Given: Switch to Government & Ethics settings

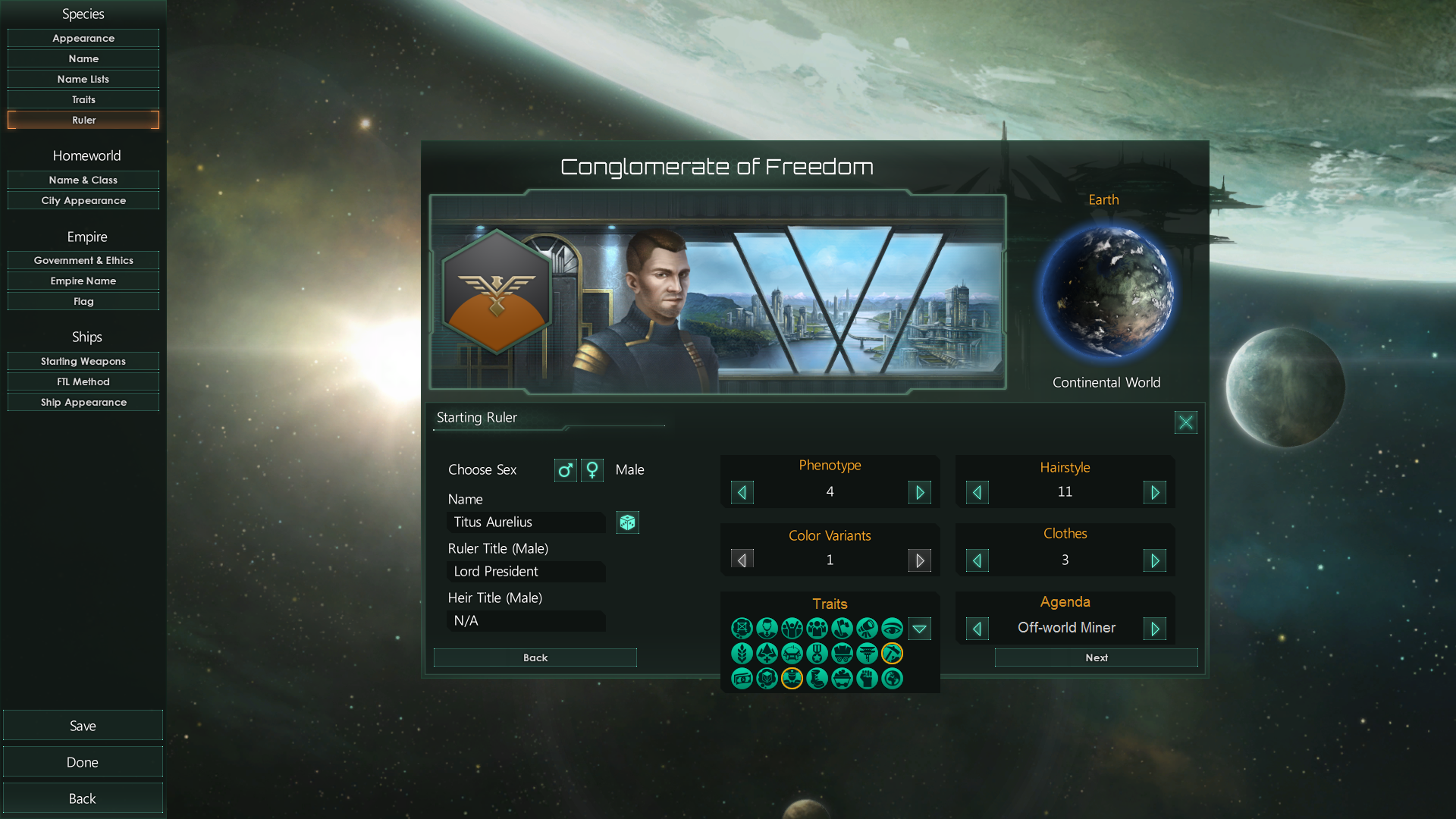Looking at the screenshot, I should [83, 260].
